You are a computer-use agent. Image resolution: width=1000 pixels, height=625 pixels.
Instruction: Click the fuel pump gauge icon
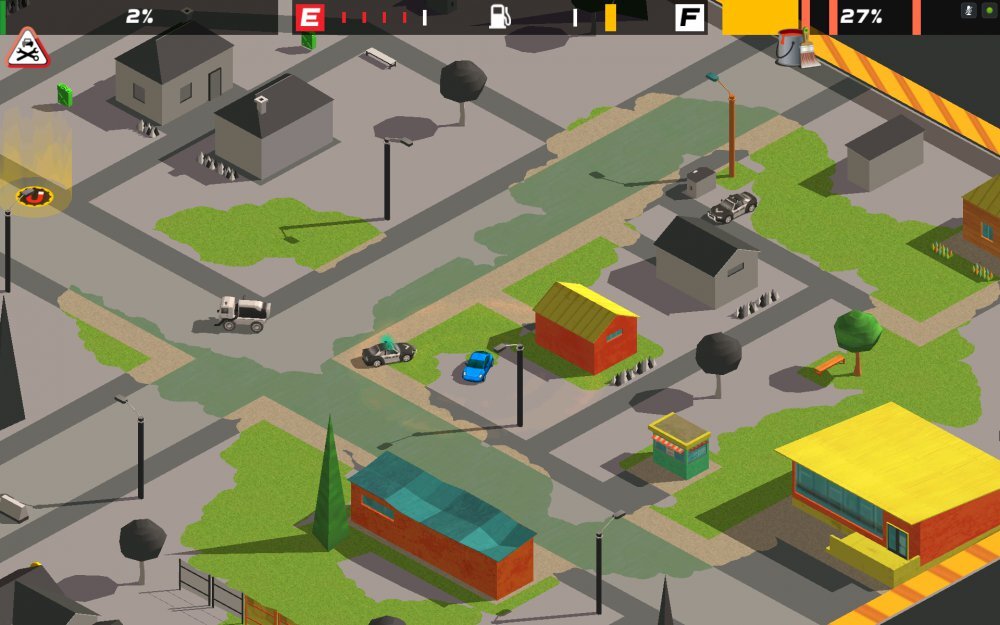[500, 16]
